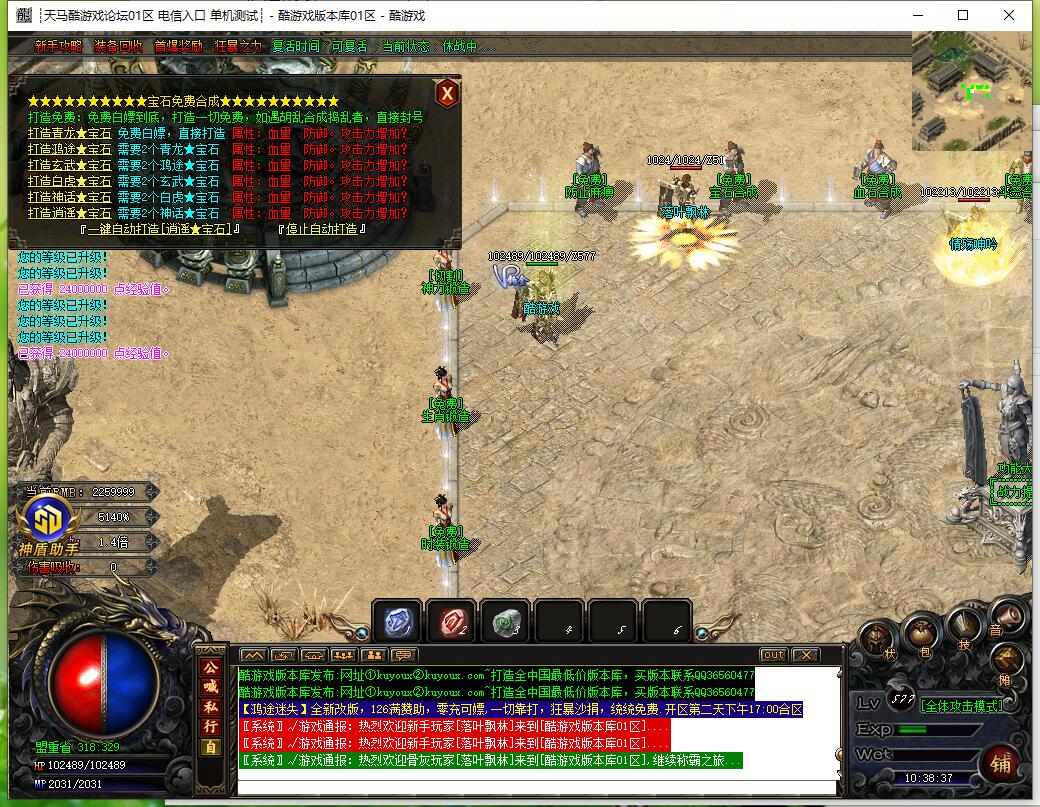Open the 新手攻略 beginner guide
This screenshot has width=1040, height=807.
(x=58, y=46)
